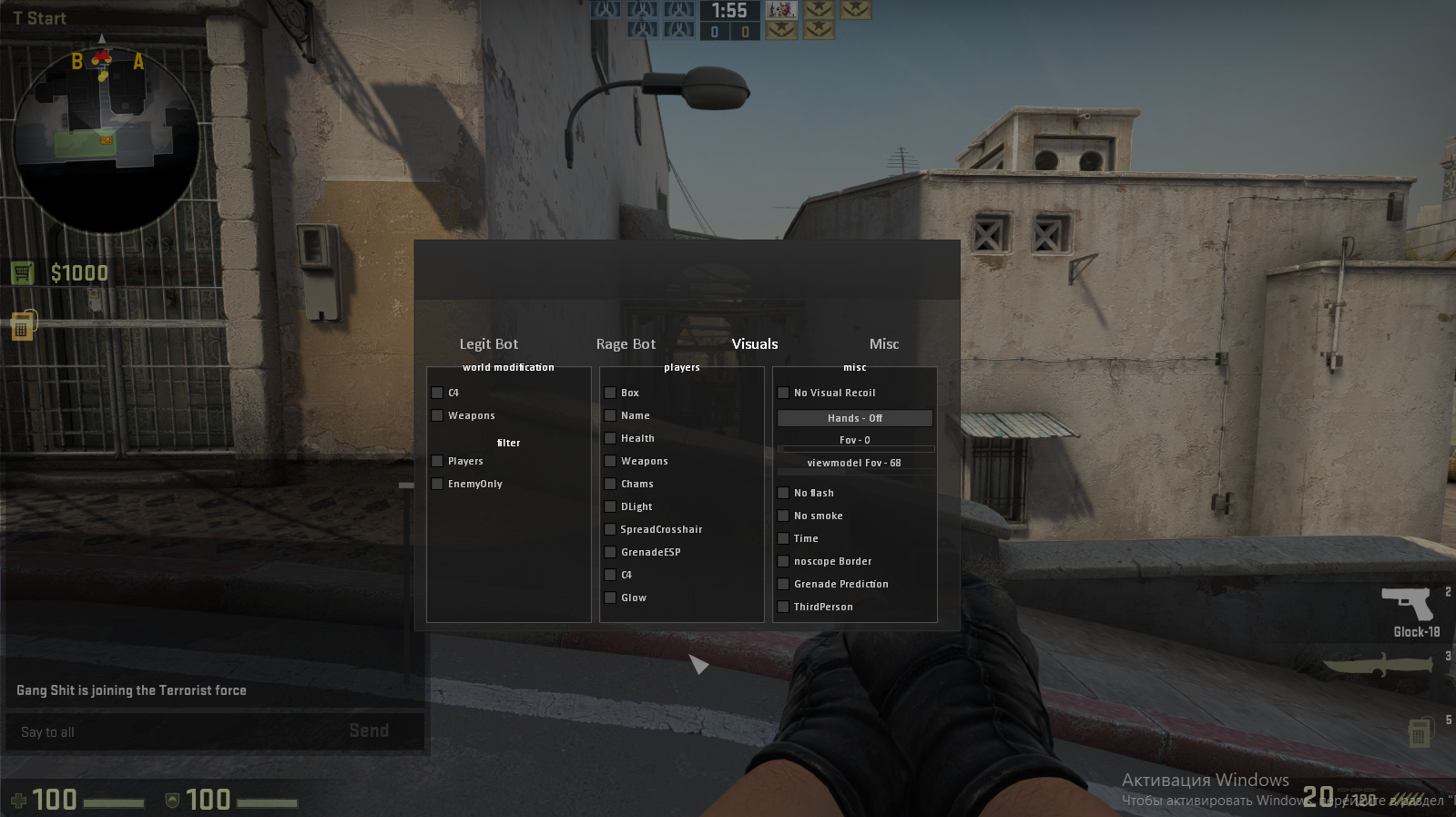Image resolution: width=1456 pixels, height=817 pixels.
Task: Enable ThirdPerson mode
Action: 783,606
